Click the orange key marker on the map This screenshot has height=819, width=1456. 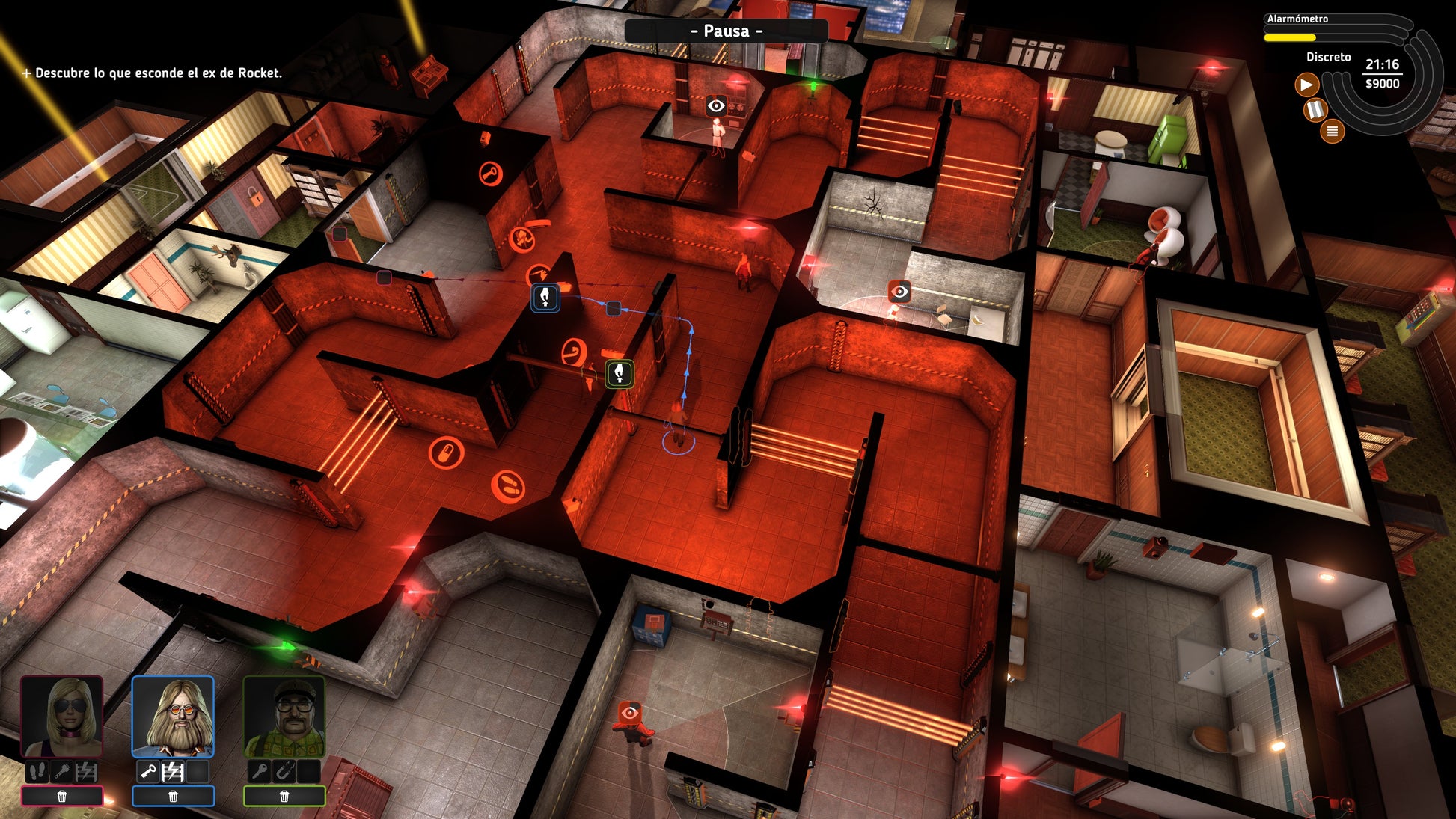click(491, 175)
